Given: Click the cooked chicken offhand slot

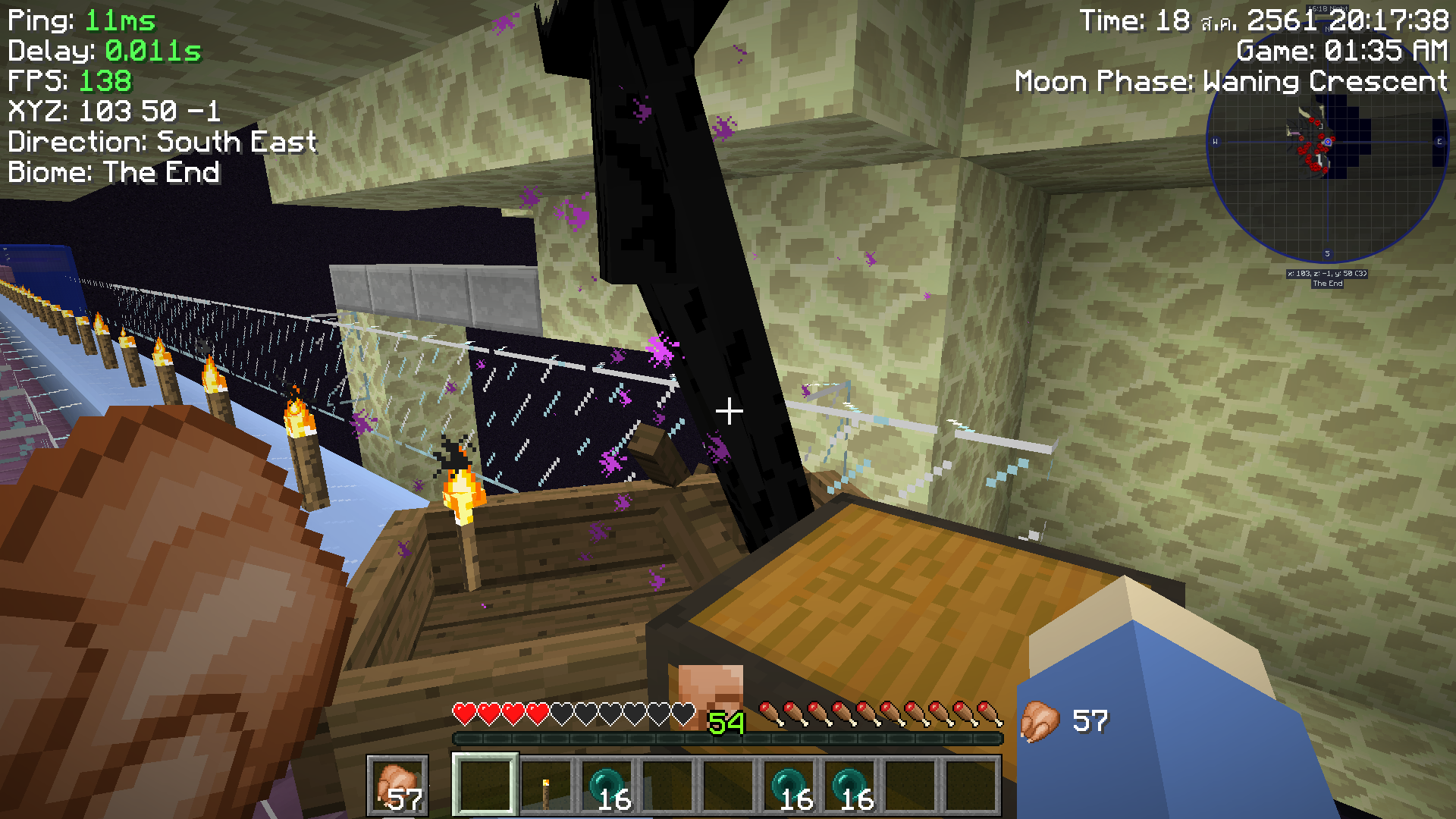Looking at the screenshot, I should click(x=398, y=786).
